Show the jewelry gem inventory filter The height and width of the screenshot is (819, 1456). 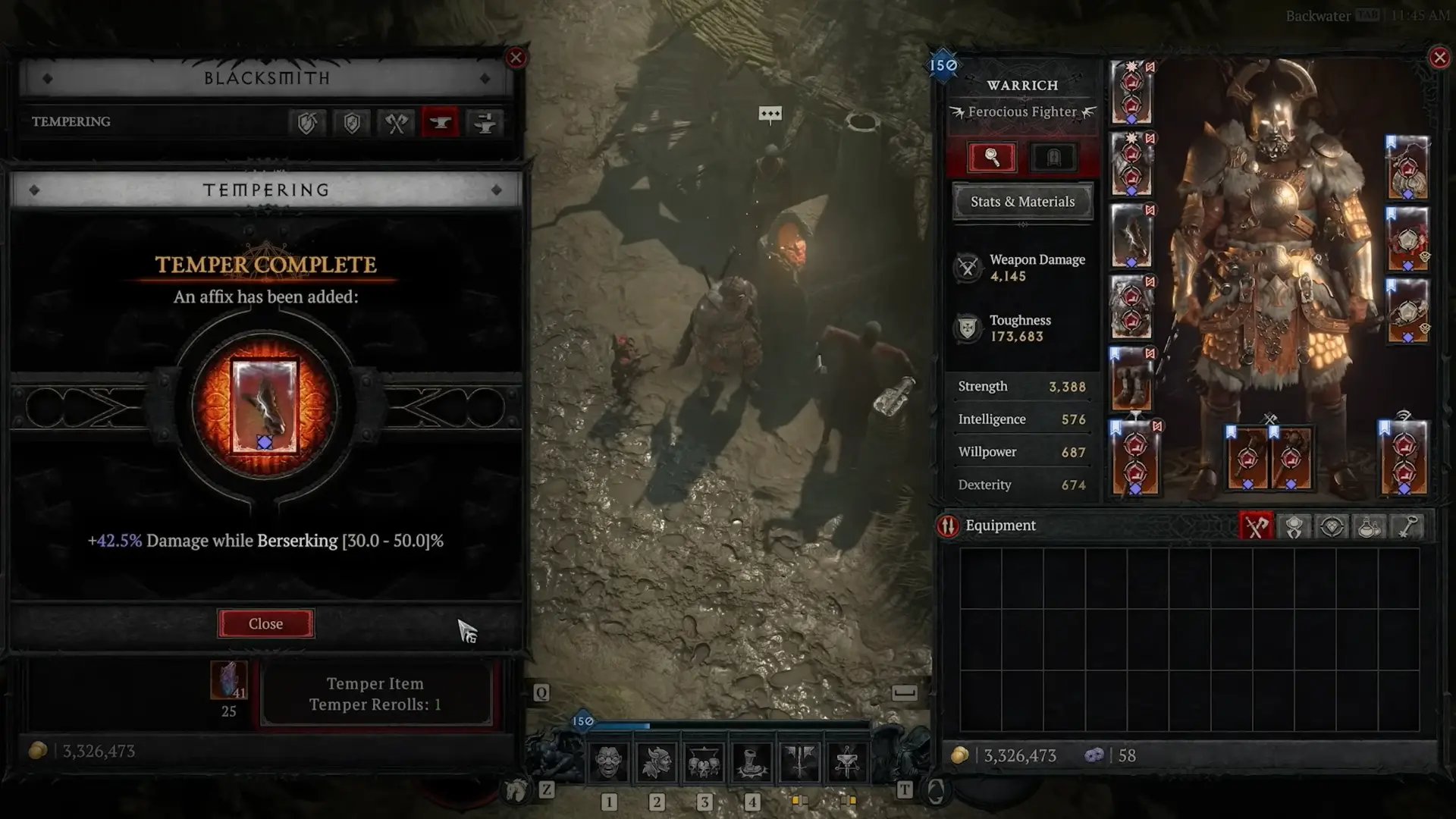pyautogui.click(x=1332, y=526)
